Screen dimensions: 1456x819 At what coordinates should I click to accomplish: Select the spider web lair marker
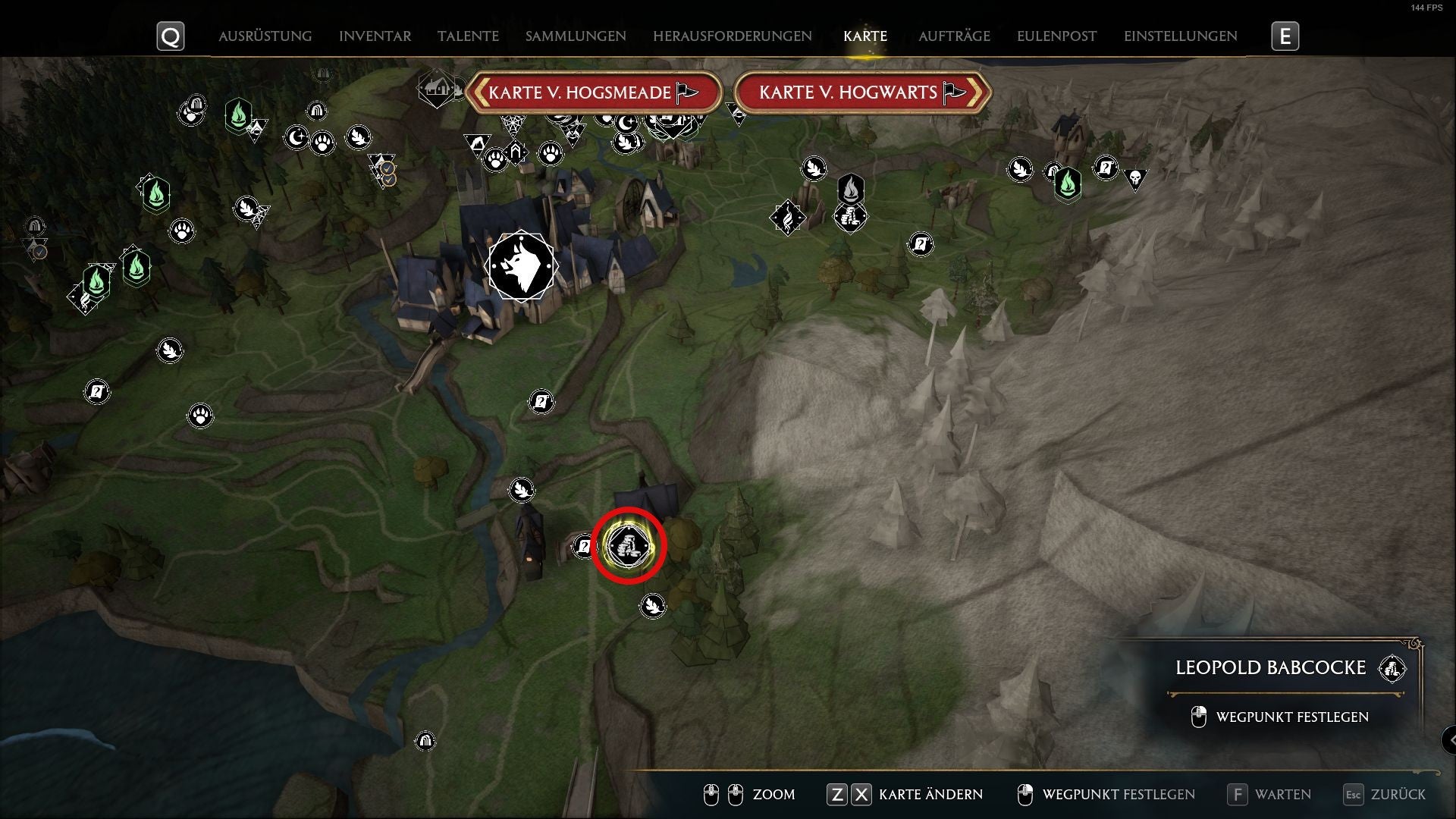tap(513, 124)
